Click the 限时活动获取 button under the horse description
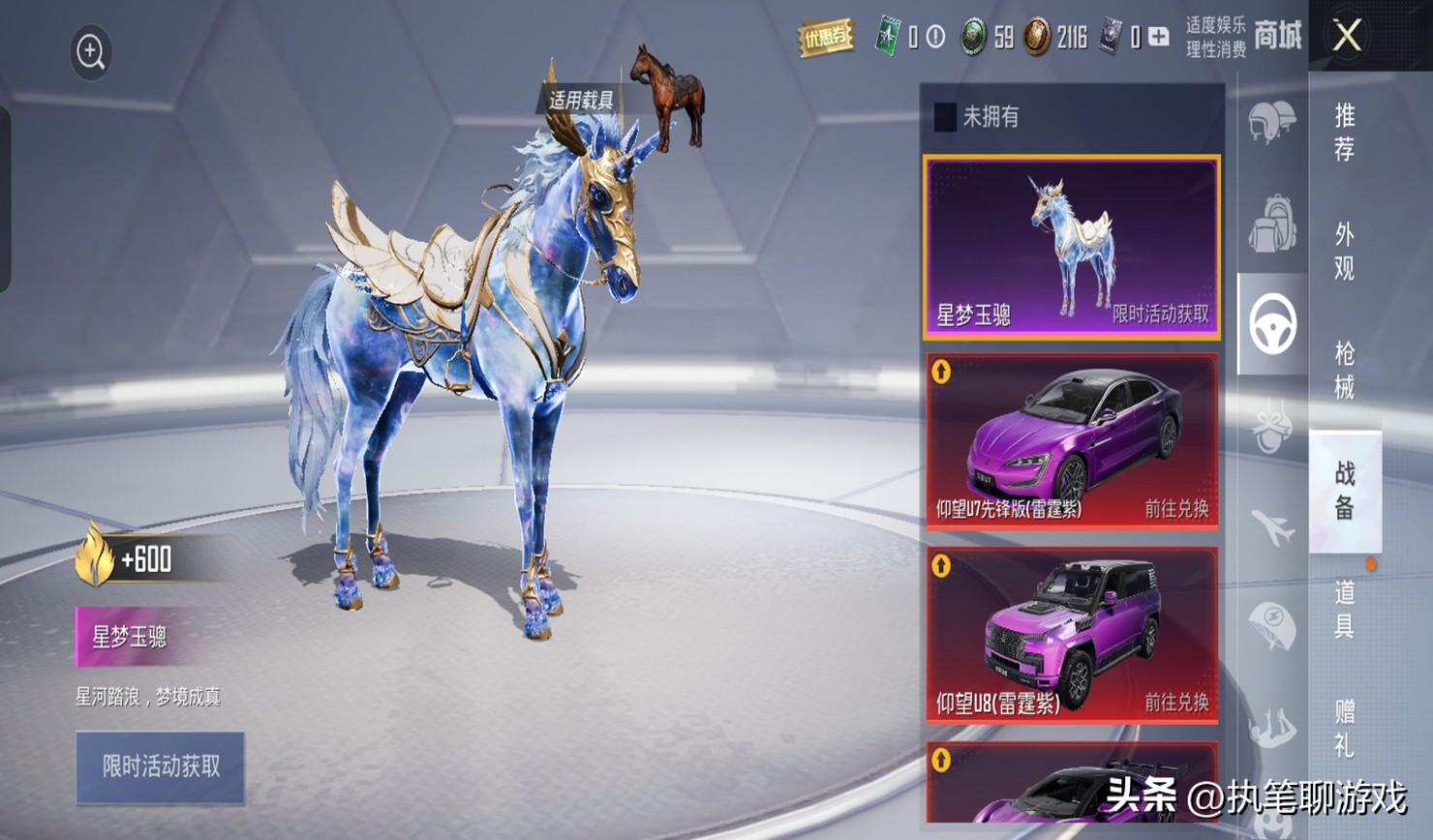Screen dimensions: 1433x840 click(161, 766)
